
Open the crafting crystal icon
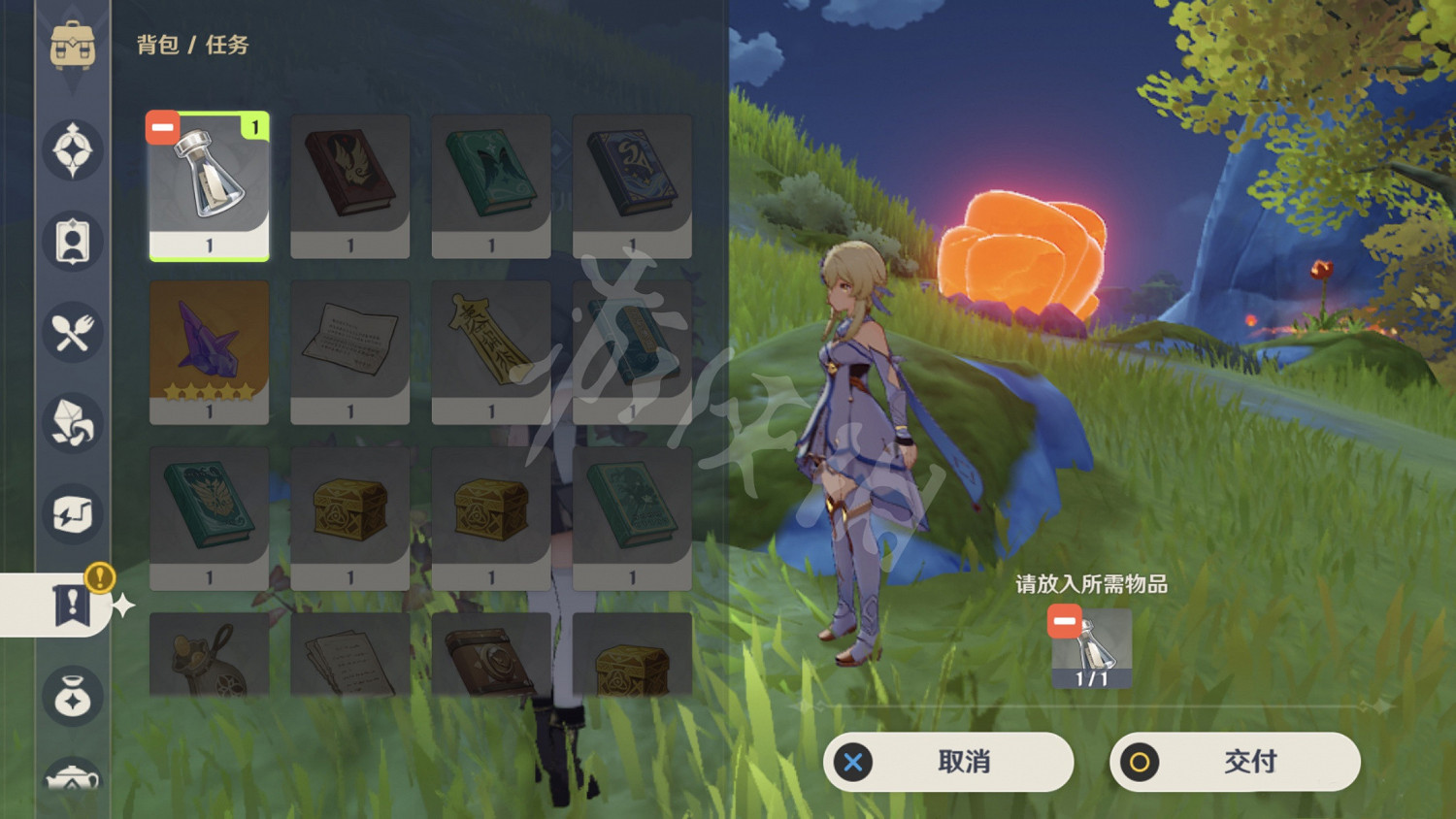click(73, 420)
